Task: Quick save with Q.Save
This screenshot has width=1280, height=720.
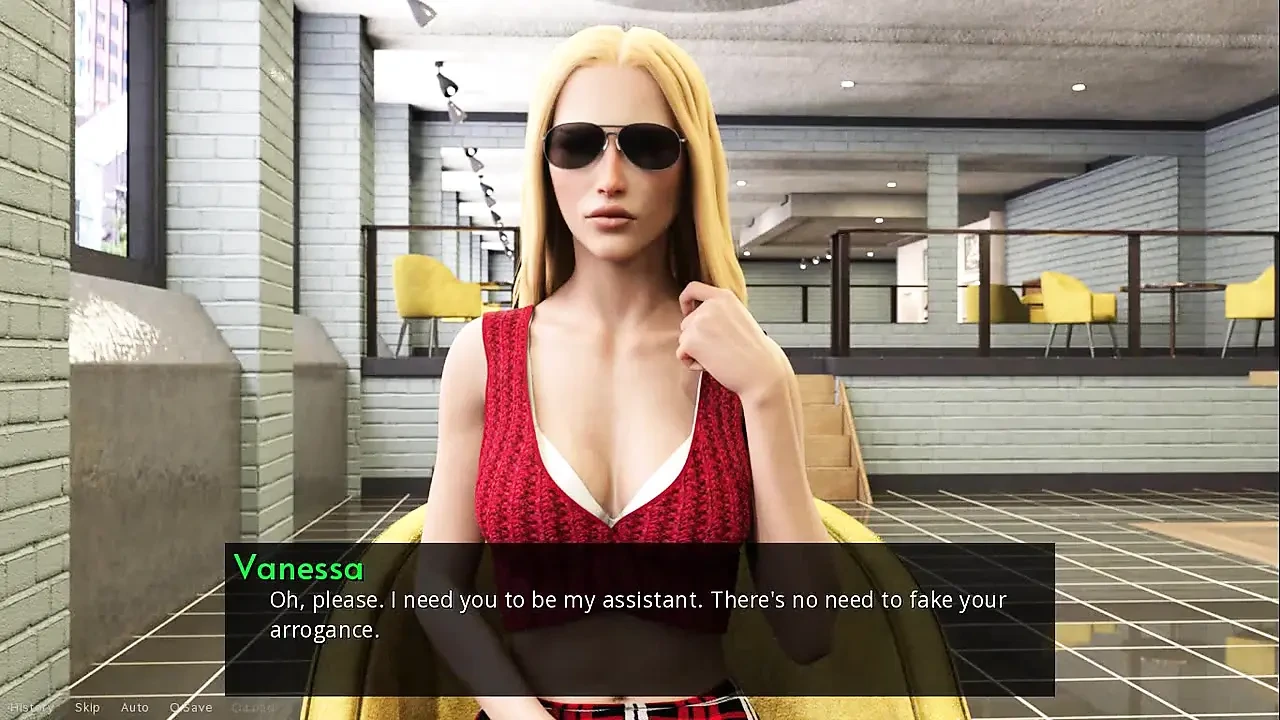Action: pos(190,708)
